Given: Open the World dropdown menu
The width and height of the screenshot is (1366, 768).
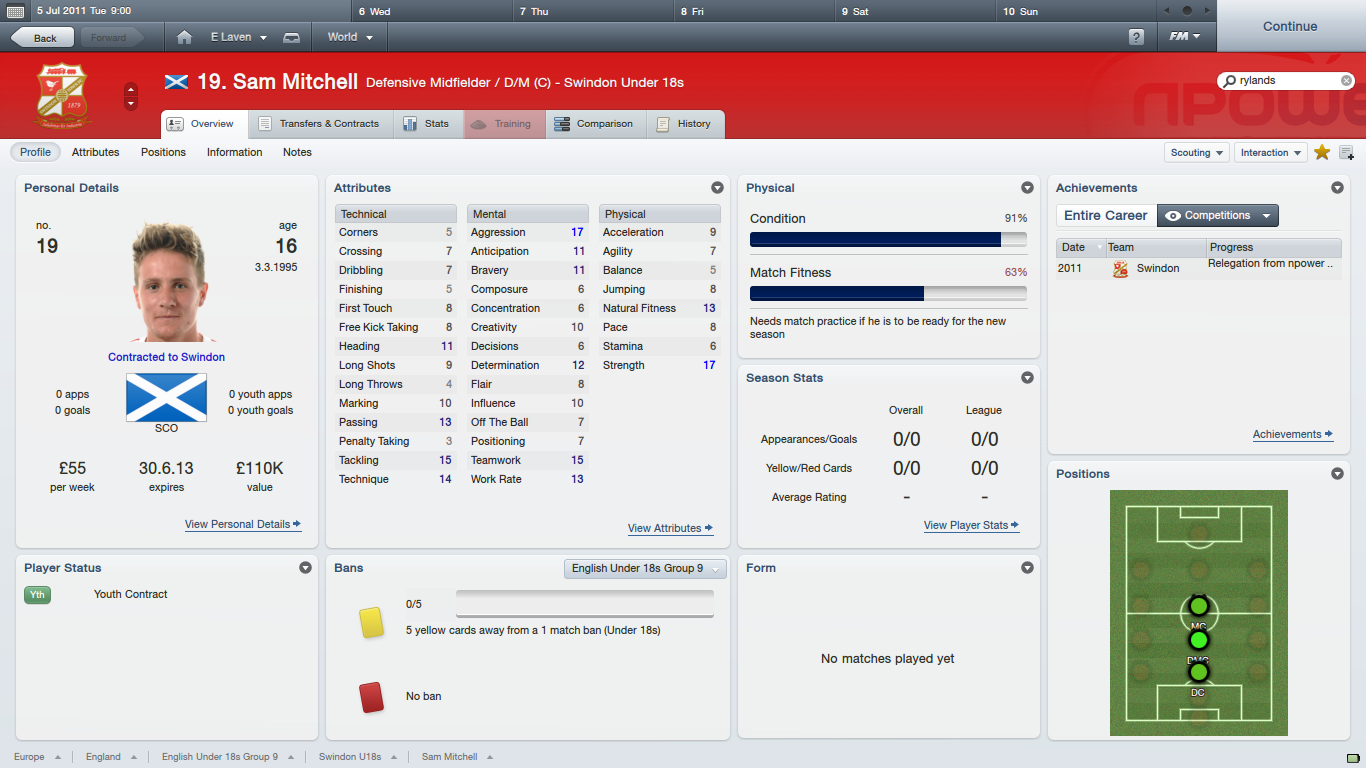Looking at the screenshot, I should coord(350,37).
